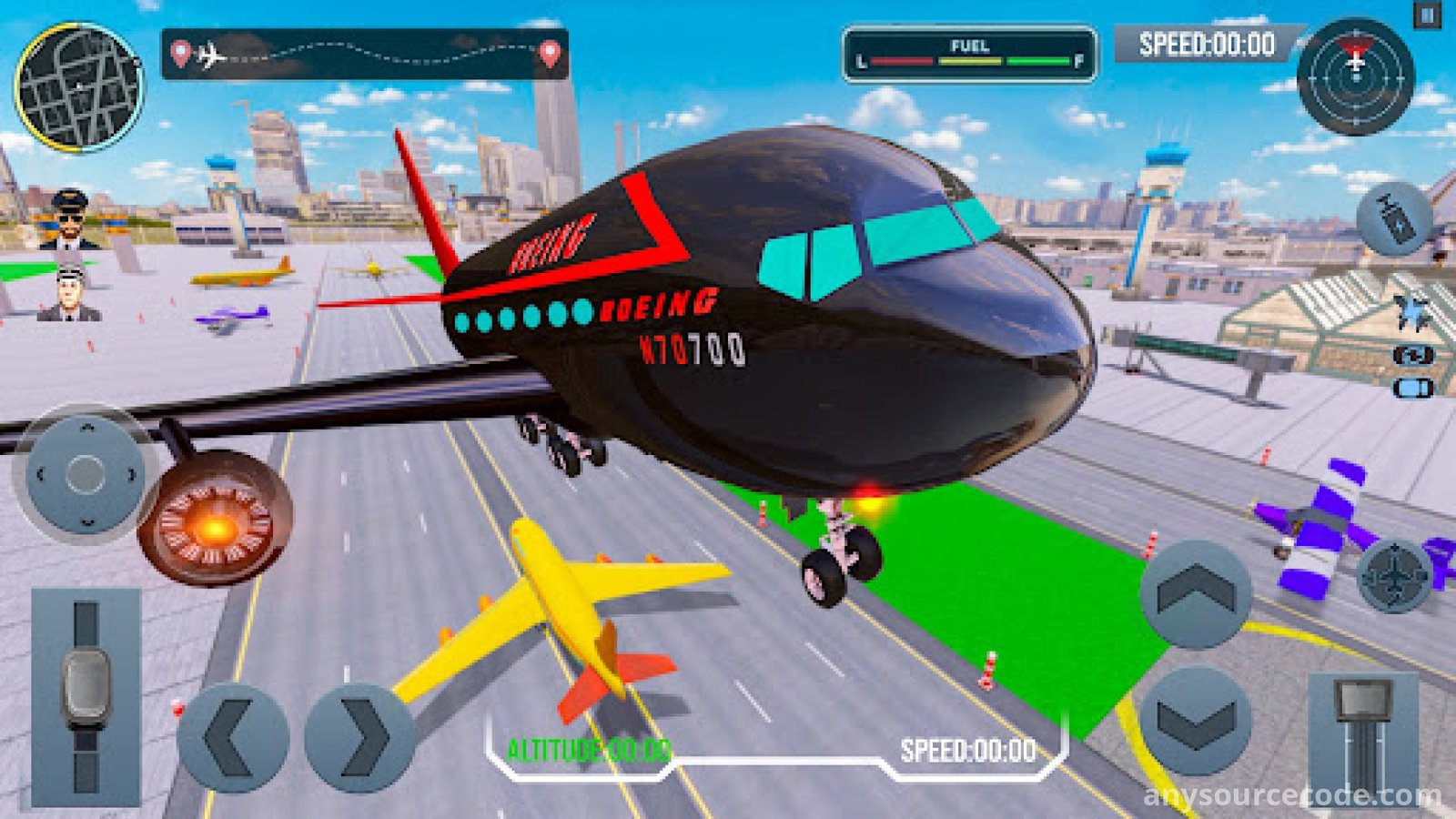Viewport: 1456px width, 819px height.
Task: Select the pilot with sunglasses portrait
Action: click(69, 218)
